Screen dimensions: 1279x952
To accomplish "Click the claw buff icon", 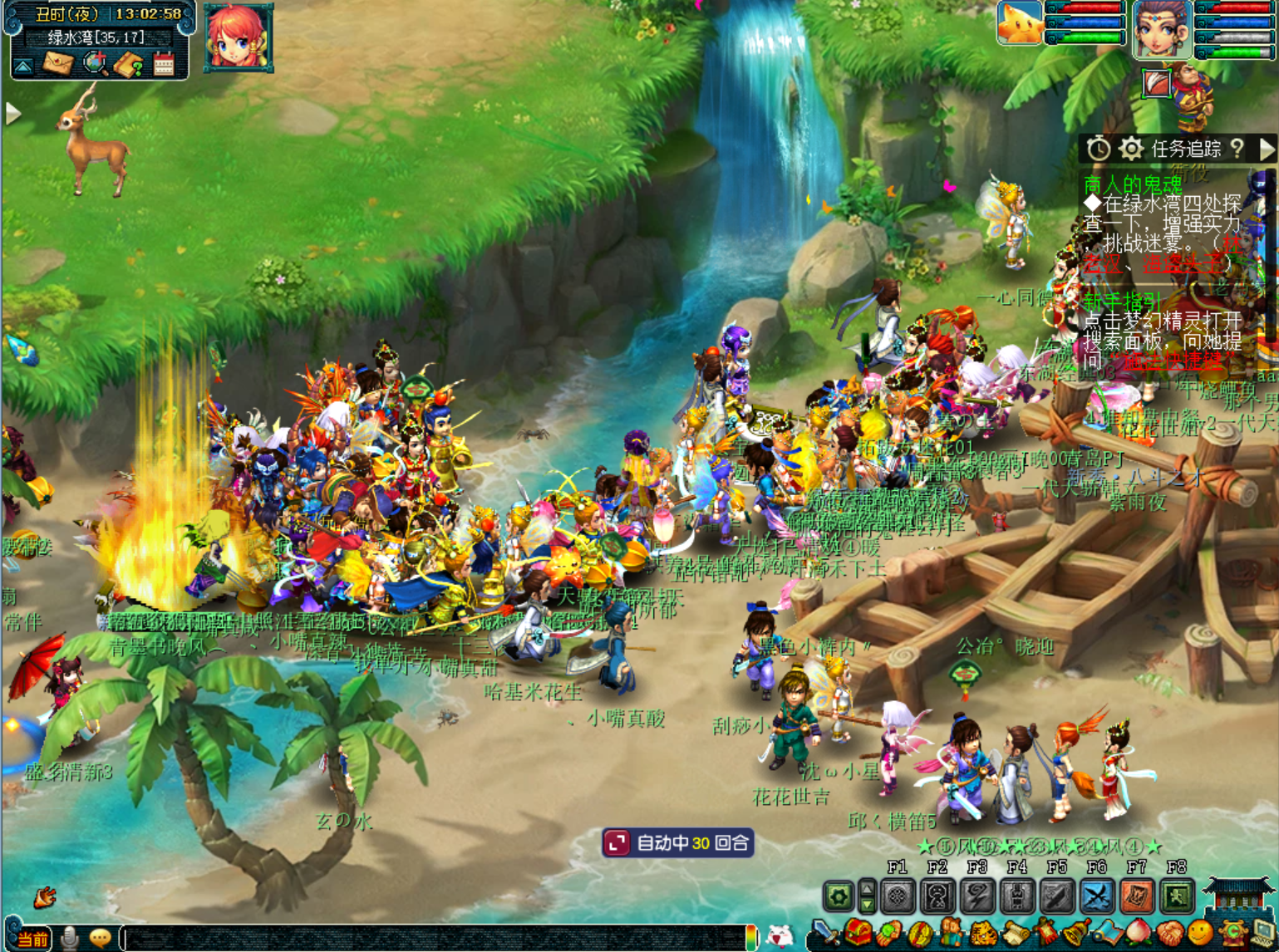I will [1156, 83].
